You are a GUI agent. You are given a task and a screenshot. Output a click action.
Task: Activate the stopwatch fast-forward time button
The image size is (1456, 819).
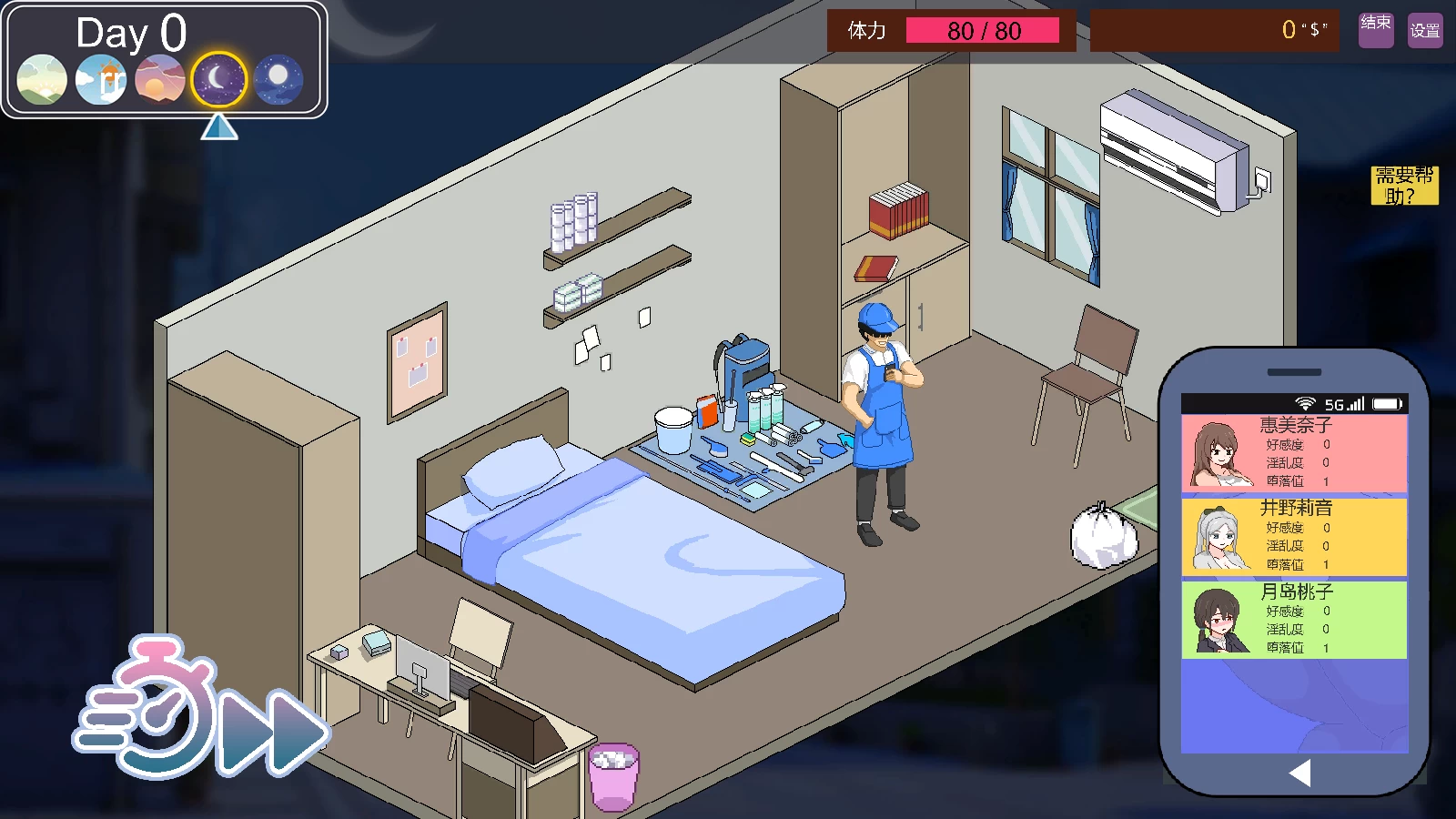[200, 712]
